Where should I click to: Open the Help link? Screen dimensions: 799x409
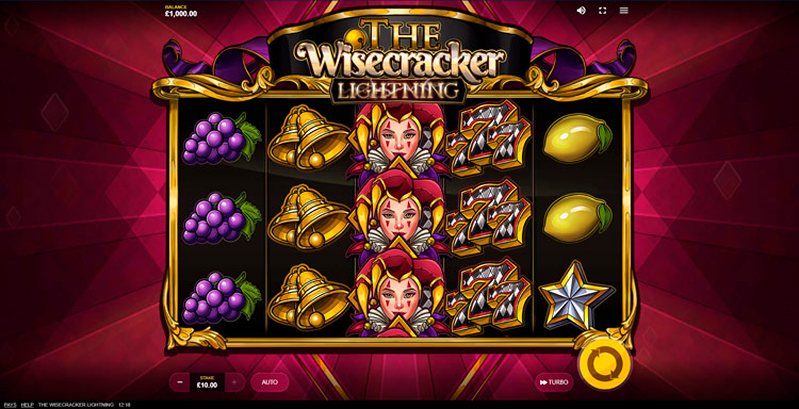[x=28, y=404]
